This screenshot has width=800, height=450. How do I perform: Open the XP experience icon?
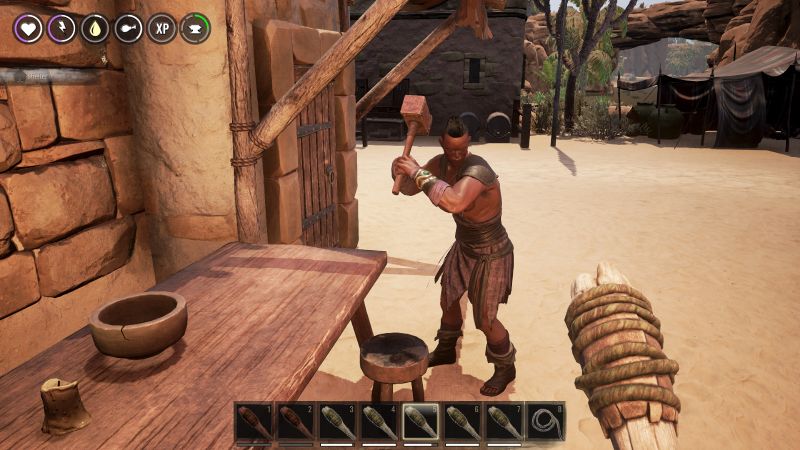[x=162, y=28]
